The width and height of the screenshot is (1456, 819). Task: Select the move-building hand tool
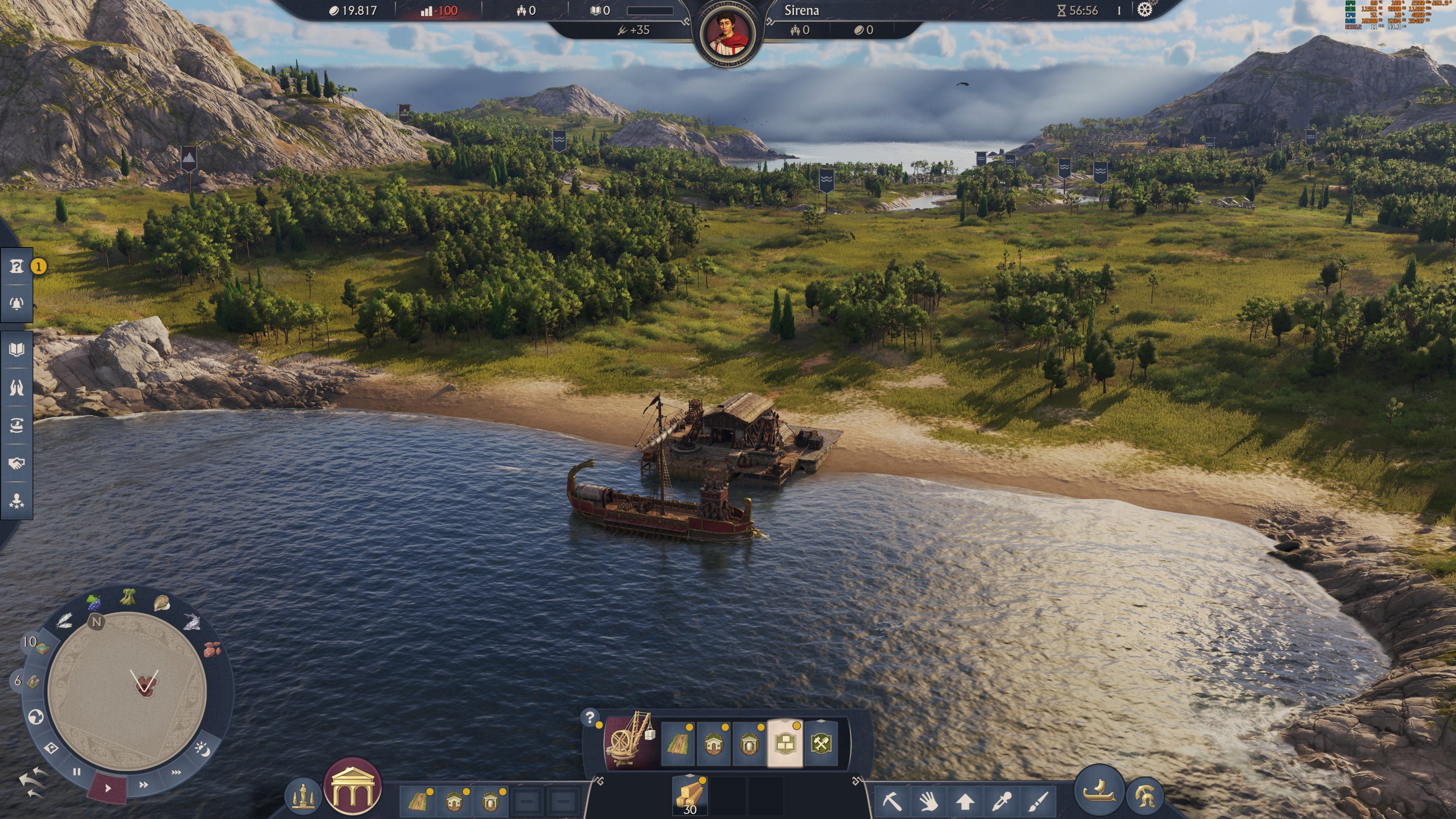point(929,803)
